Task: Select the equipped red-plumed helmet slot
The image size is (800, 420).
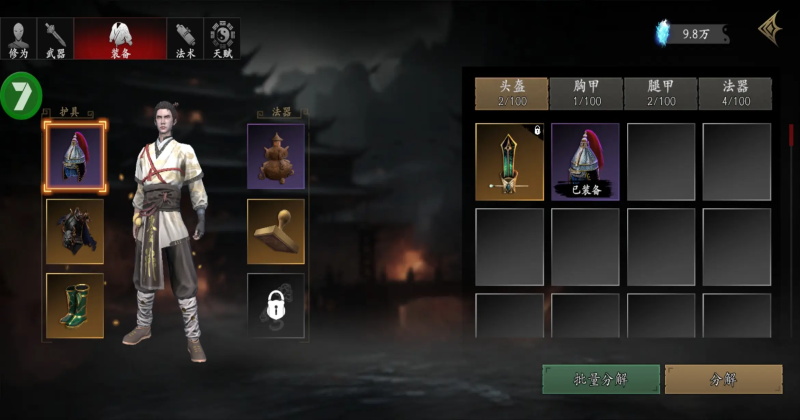Action: click(75, 158)
